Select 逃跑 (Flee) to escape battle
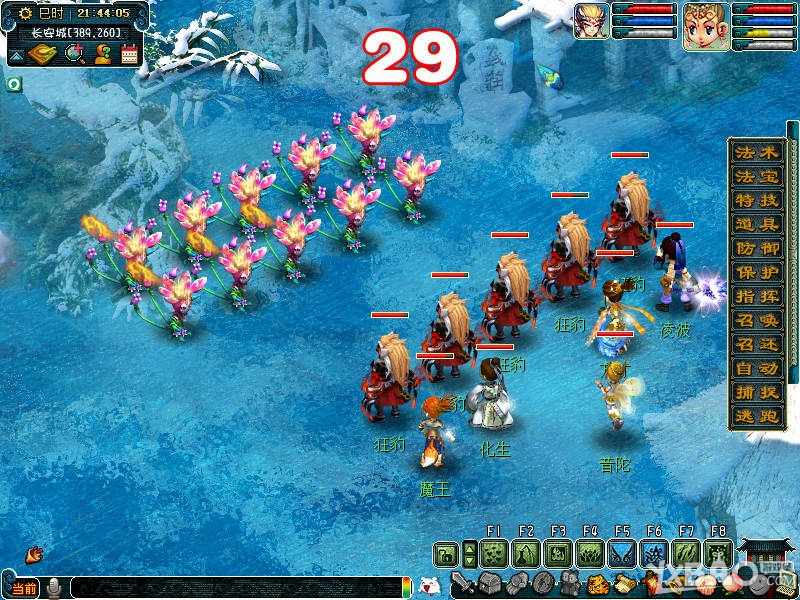 pyautogui.click(x=756, y=417)
